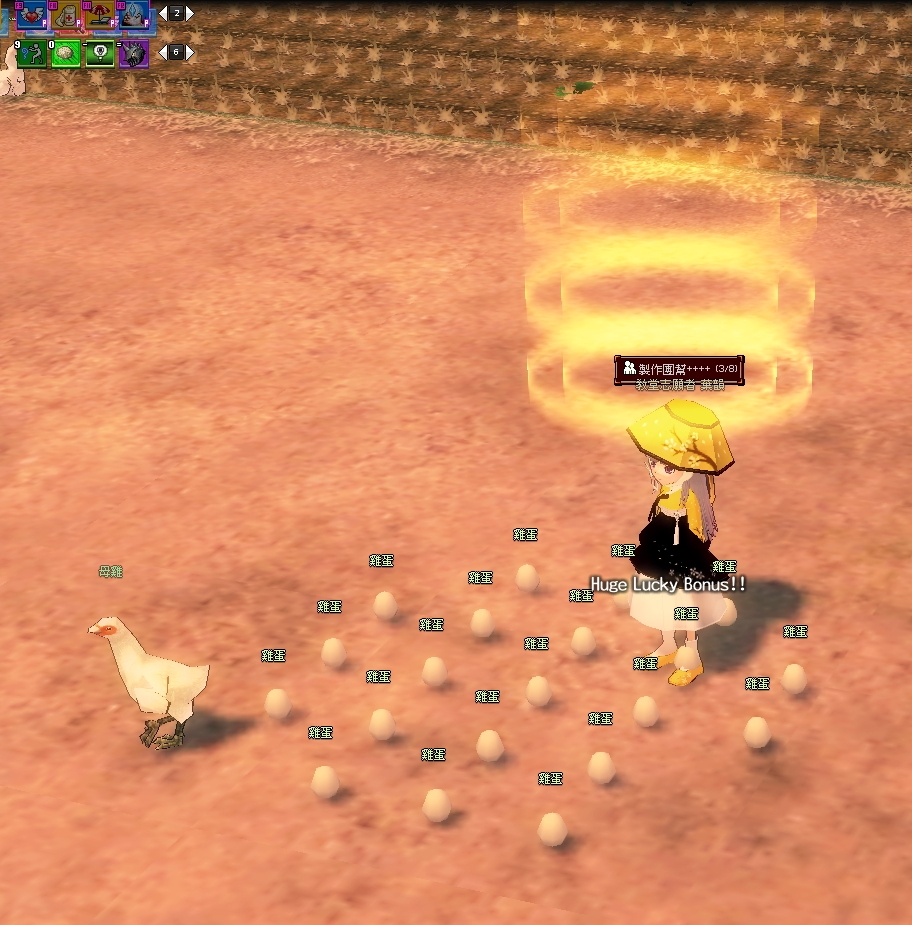912x925 pixels.
Task: Go to next page of top hotbar
Action: coord(190,13)
